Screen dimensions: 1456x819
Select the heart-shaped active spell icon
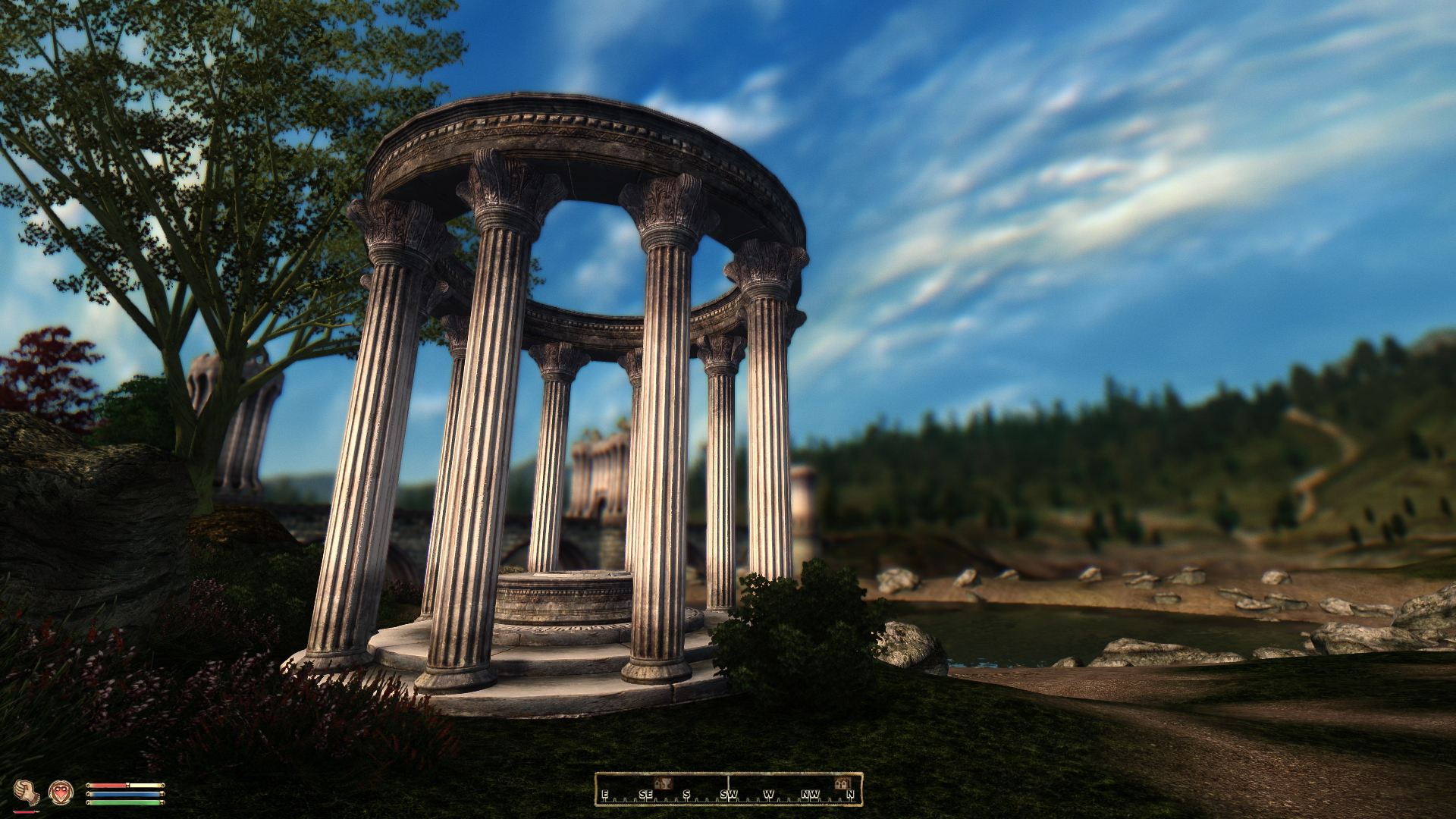click(x=61, y=792)
